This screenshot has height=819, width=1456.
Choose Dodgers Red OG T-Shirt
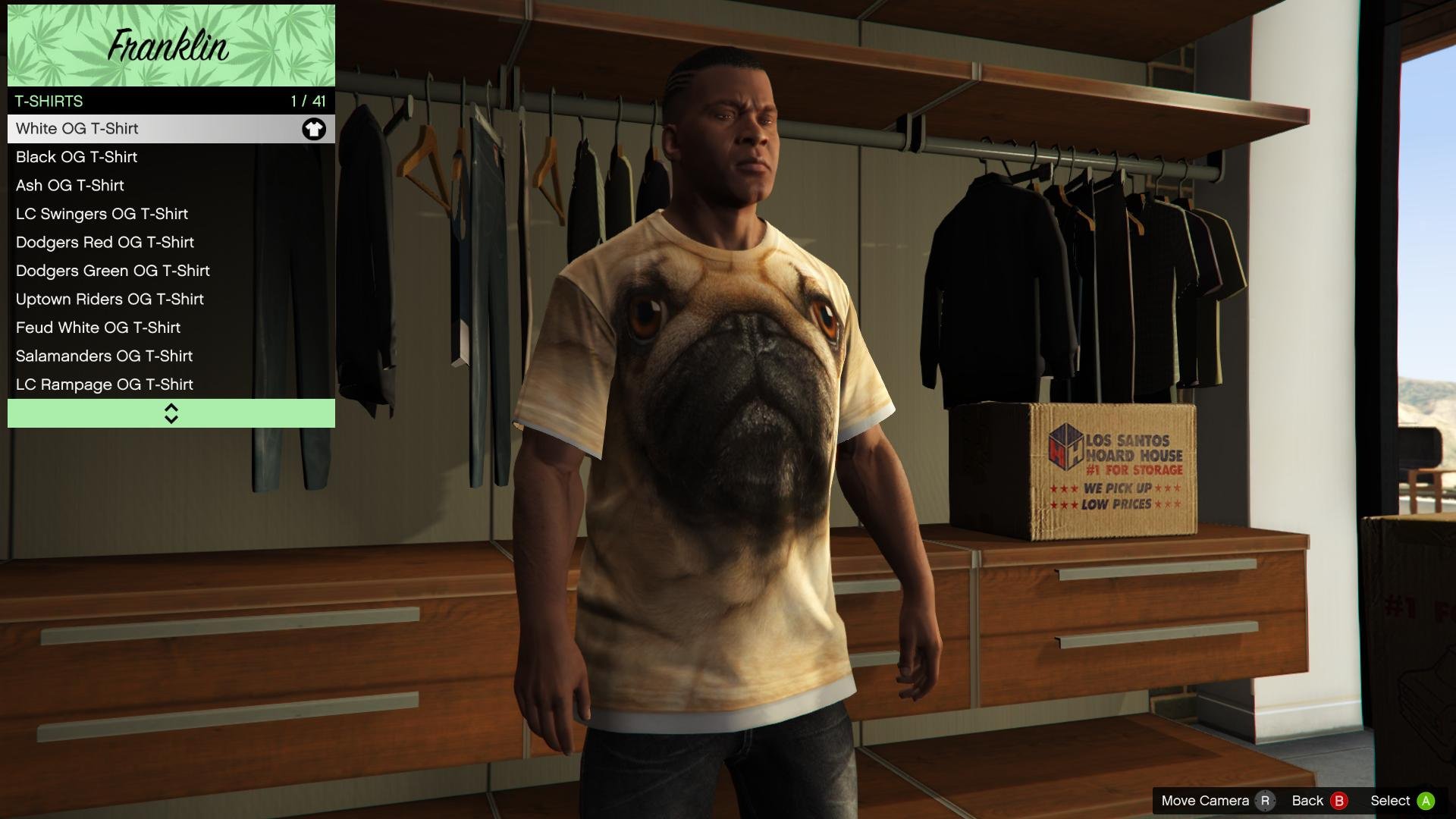click(171, 243)
